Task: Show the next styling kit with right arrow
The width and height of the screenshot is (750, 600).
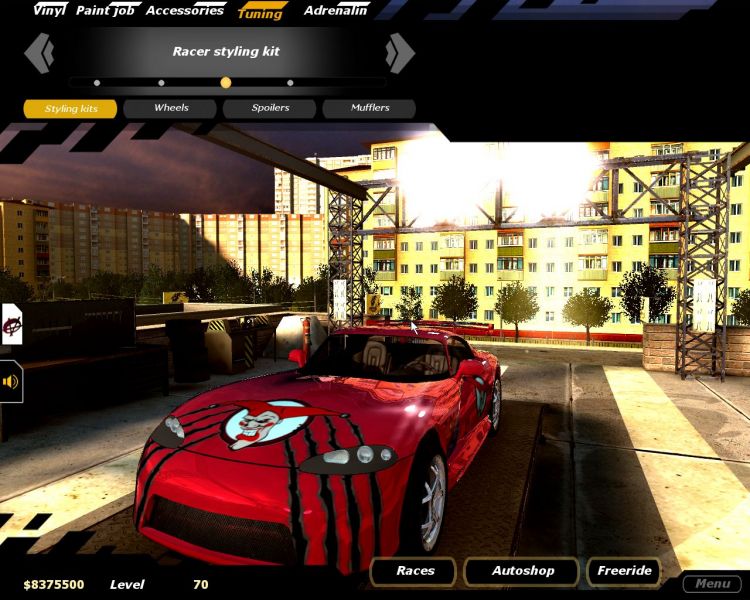Action: click(400, 53)
